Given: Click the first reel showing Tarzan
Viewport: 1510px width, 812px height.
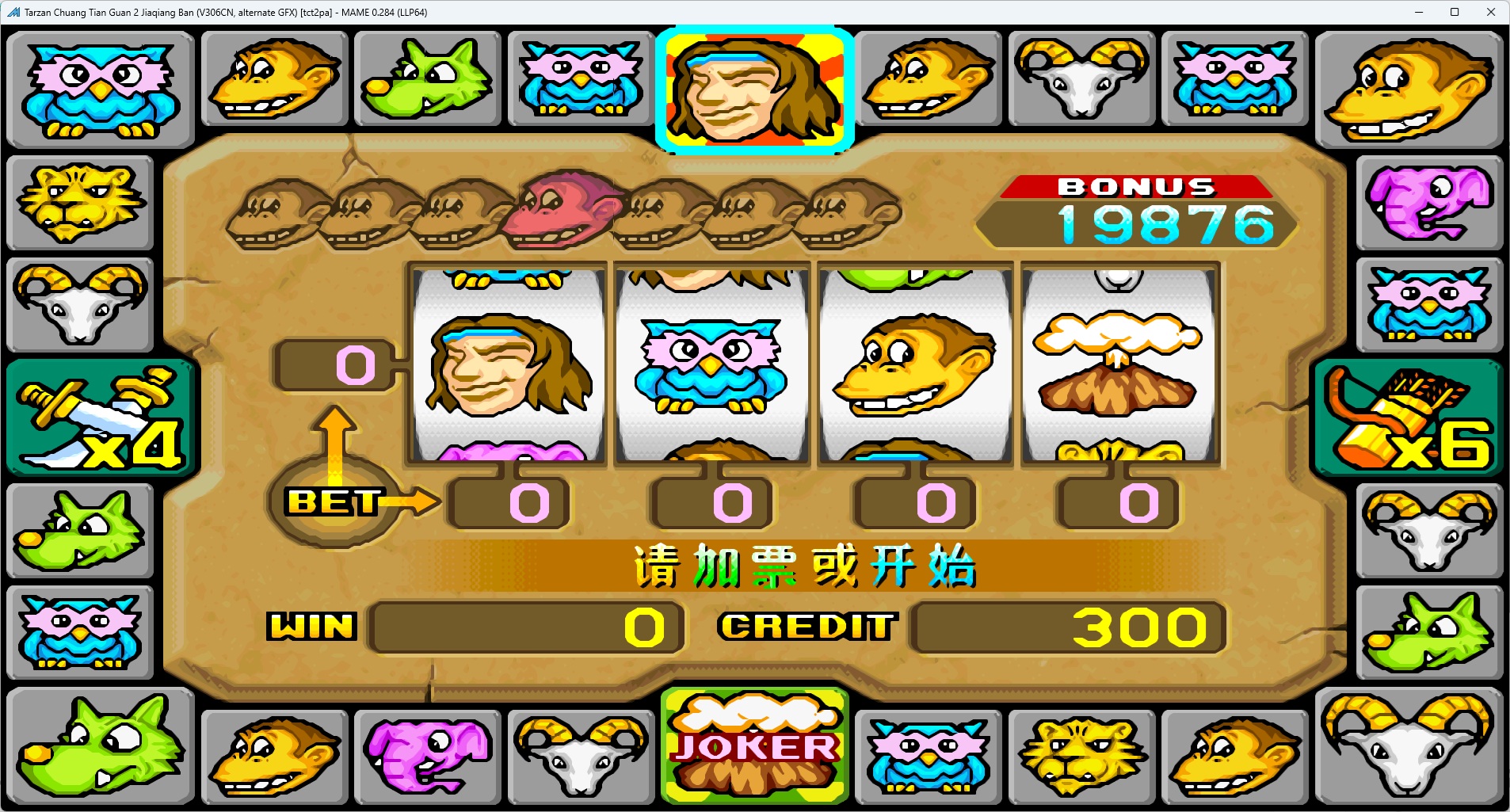Looking at the screenshot, I should (x=508, y=364).
